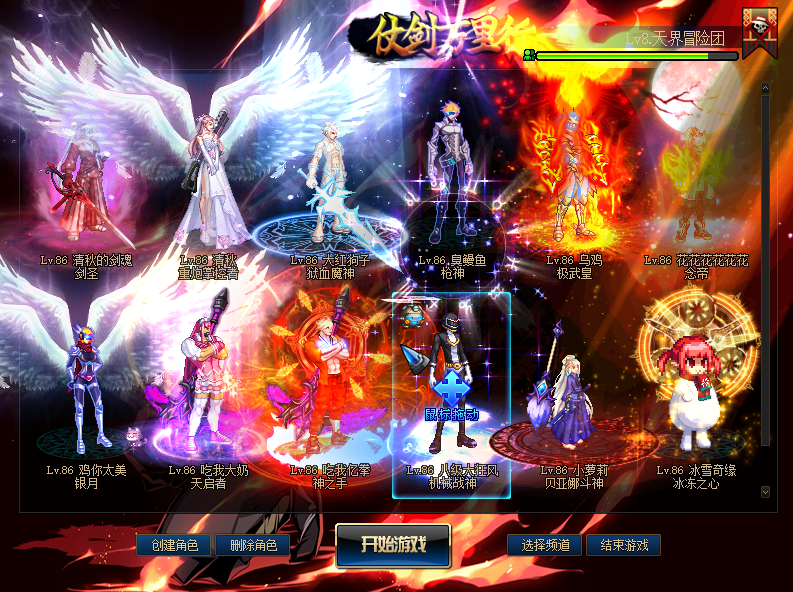Click the character list scroll-down arrow
The height and width of the screenshot is (592, 793).
(x=765, y=492)
